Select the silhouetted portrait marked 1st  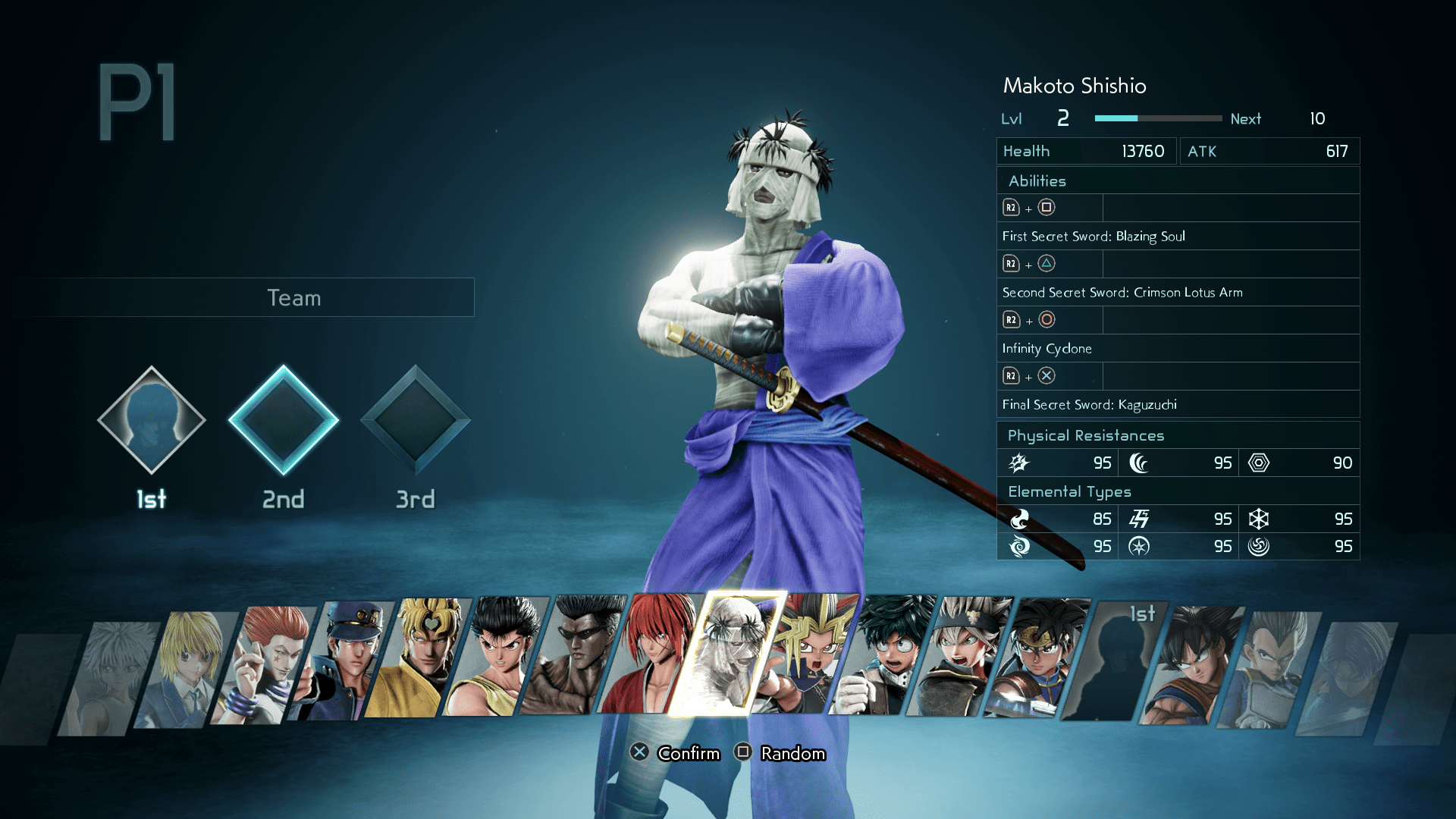(1115, 661)
